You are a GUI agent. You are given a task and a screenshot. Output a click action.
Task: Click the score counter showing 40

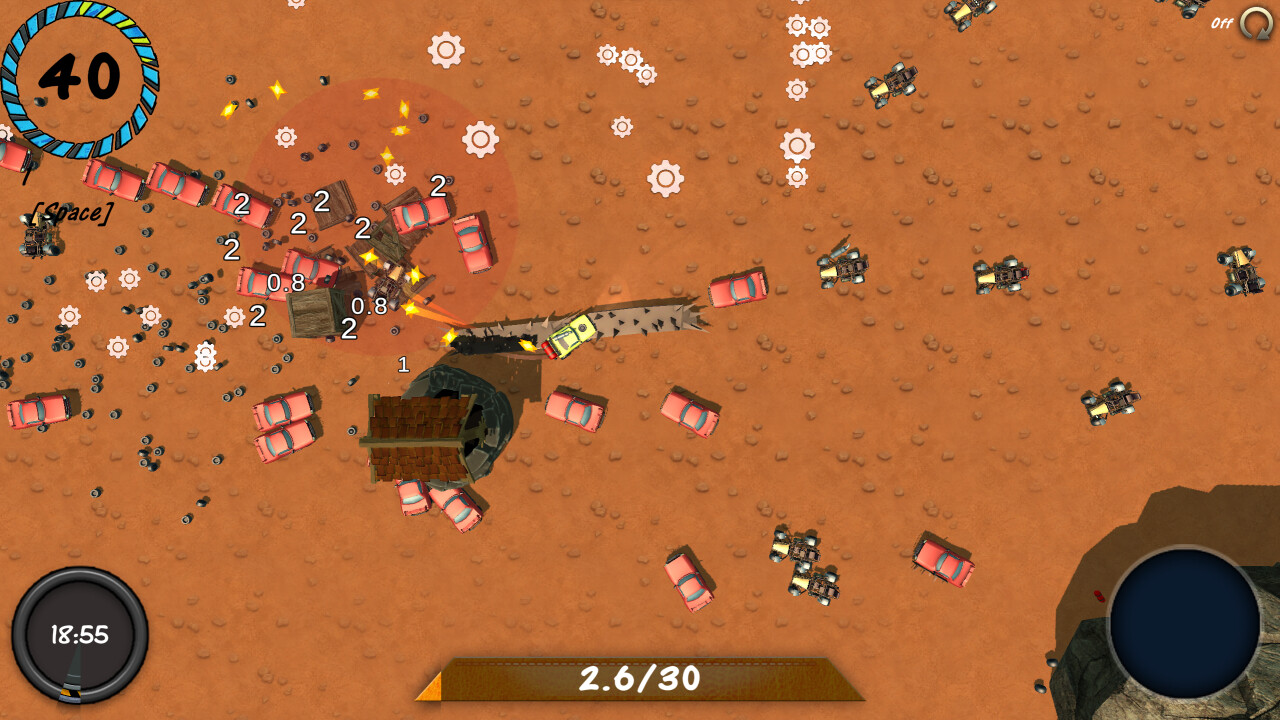[78, 75]
